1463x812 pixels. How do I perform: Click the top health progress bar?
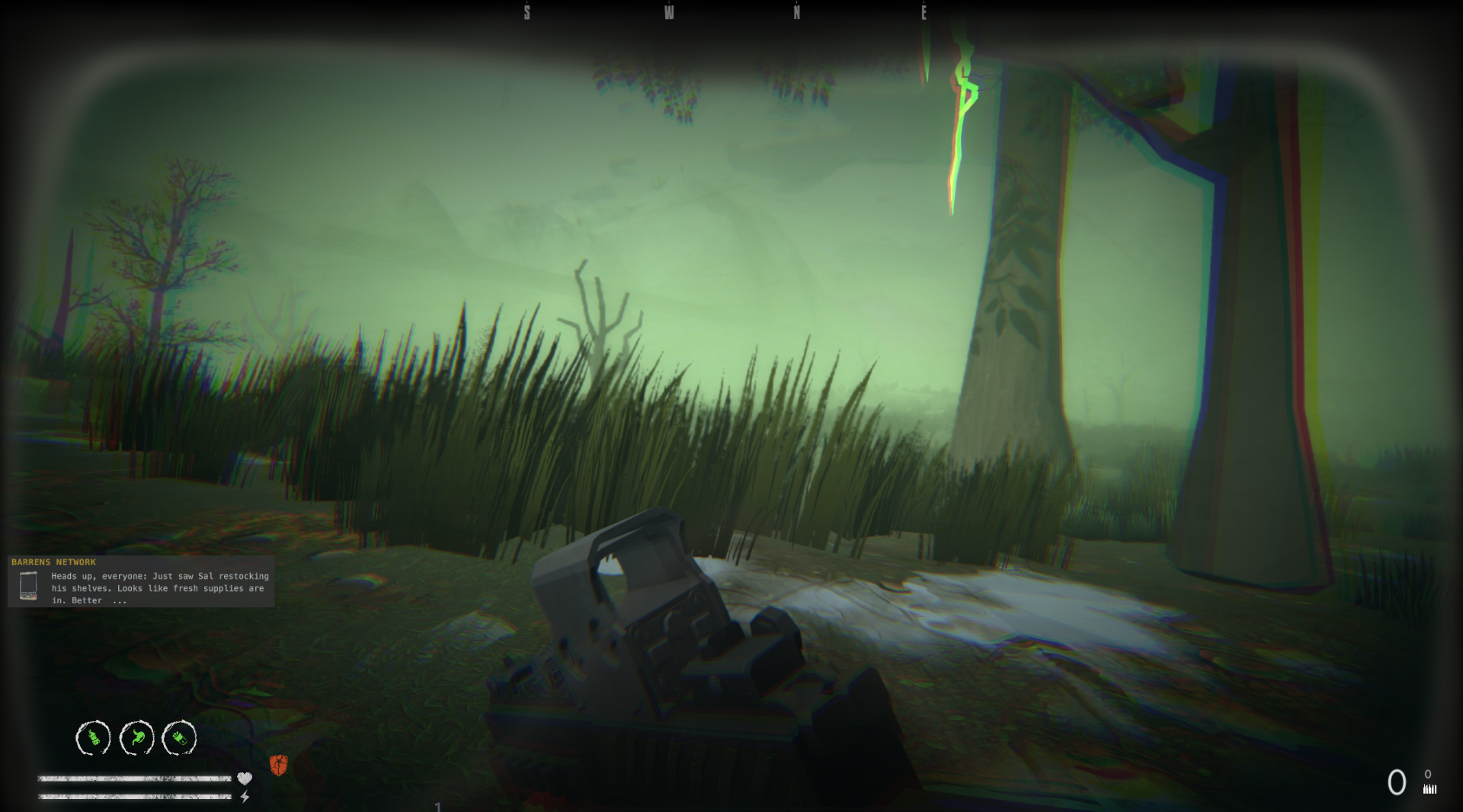(x=136, y=779)
